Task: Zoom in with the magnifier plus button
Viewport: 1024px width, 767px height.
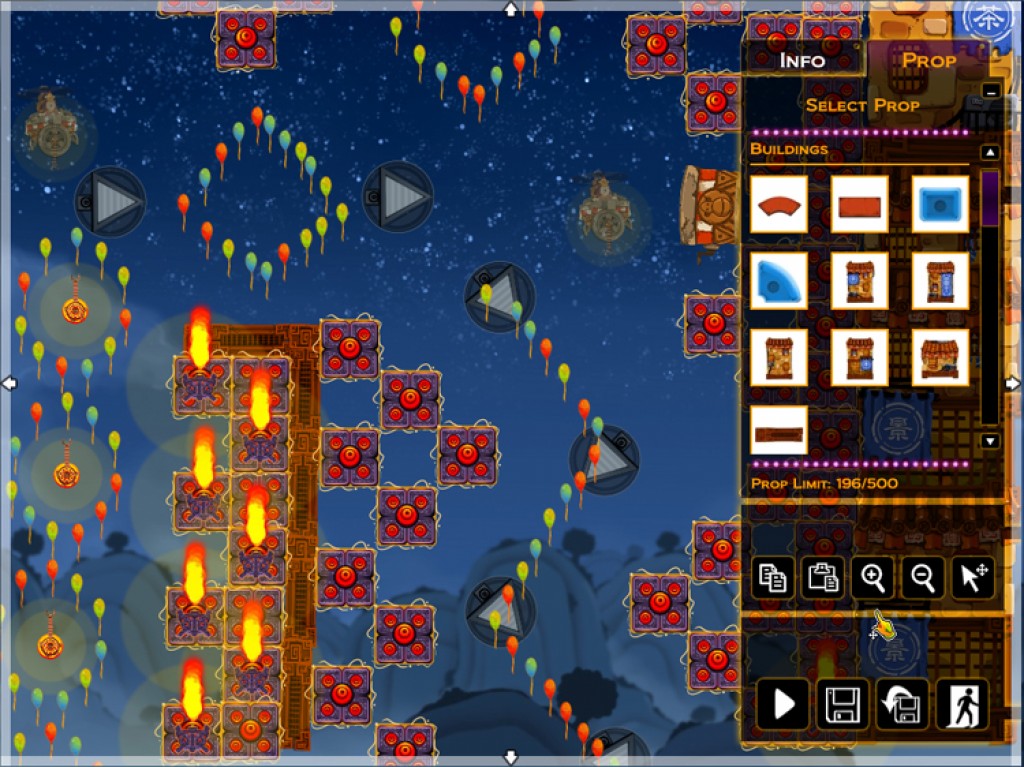Action: tap(872, 578)
